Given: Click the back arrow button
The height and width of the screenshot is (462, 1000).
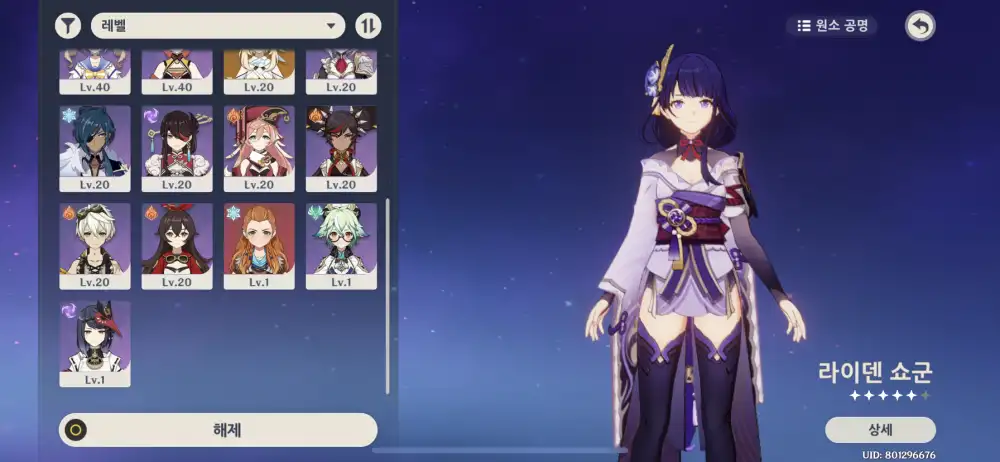Looking at the screenshot, I should 920,25.
